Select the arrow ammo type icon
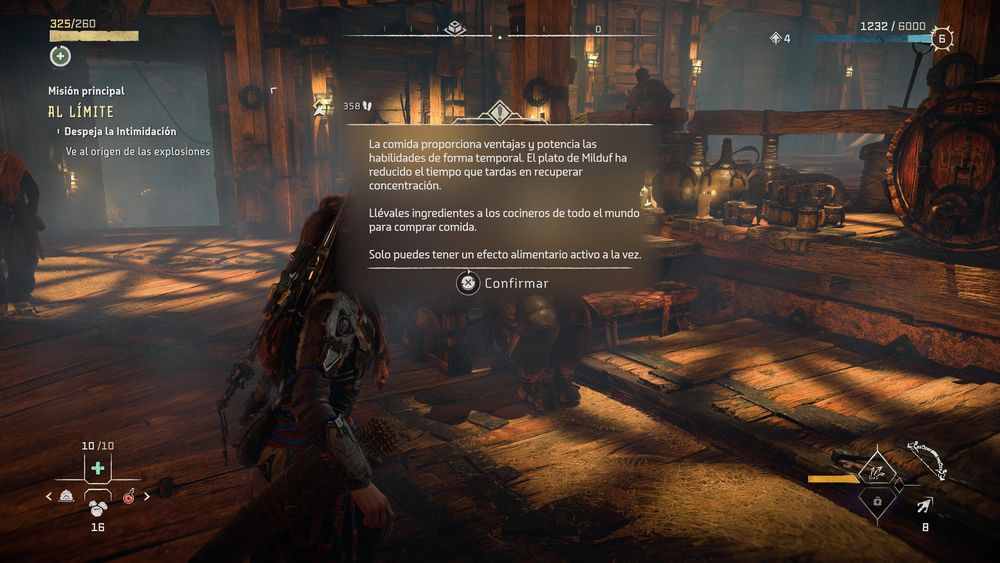Viewport: 1000px width, 563px height. [925, 504]
